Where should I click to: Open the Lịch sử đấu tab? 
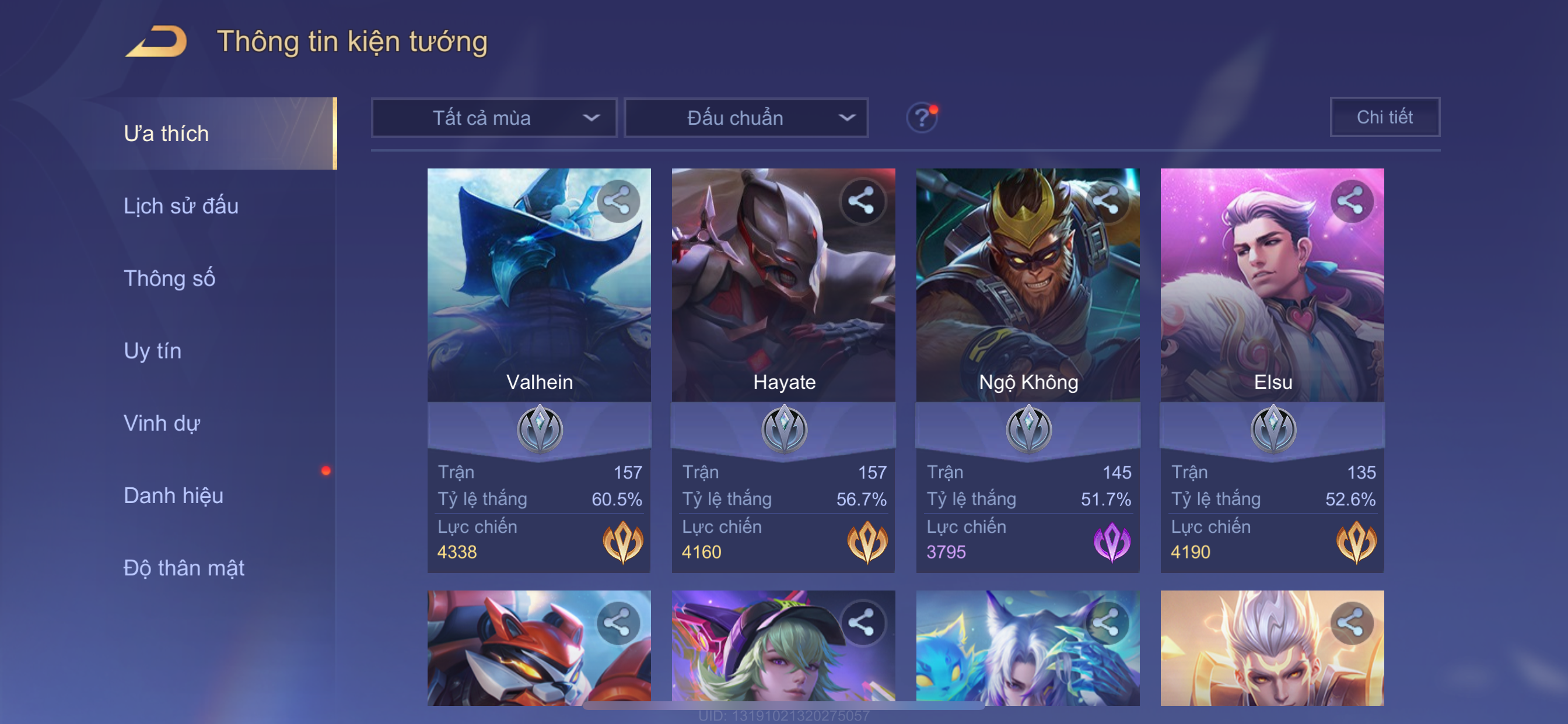181,206
